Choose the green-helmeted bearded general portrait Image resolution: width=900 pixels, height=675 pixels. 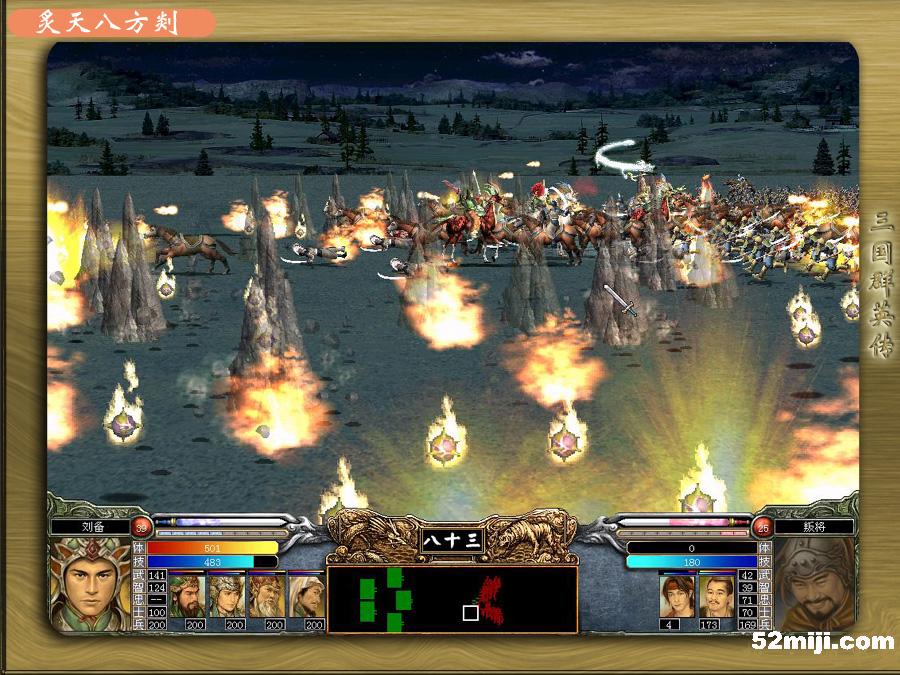tap(187, 596)
